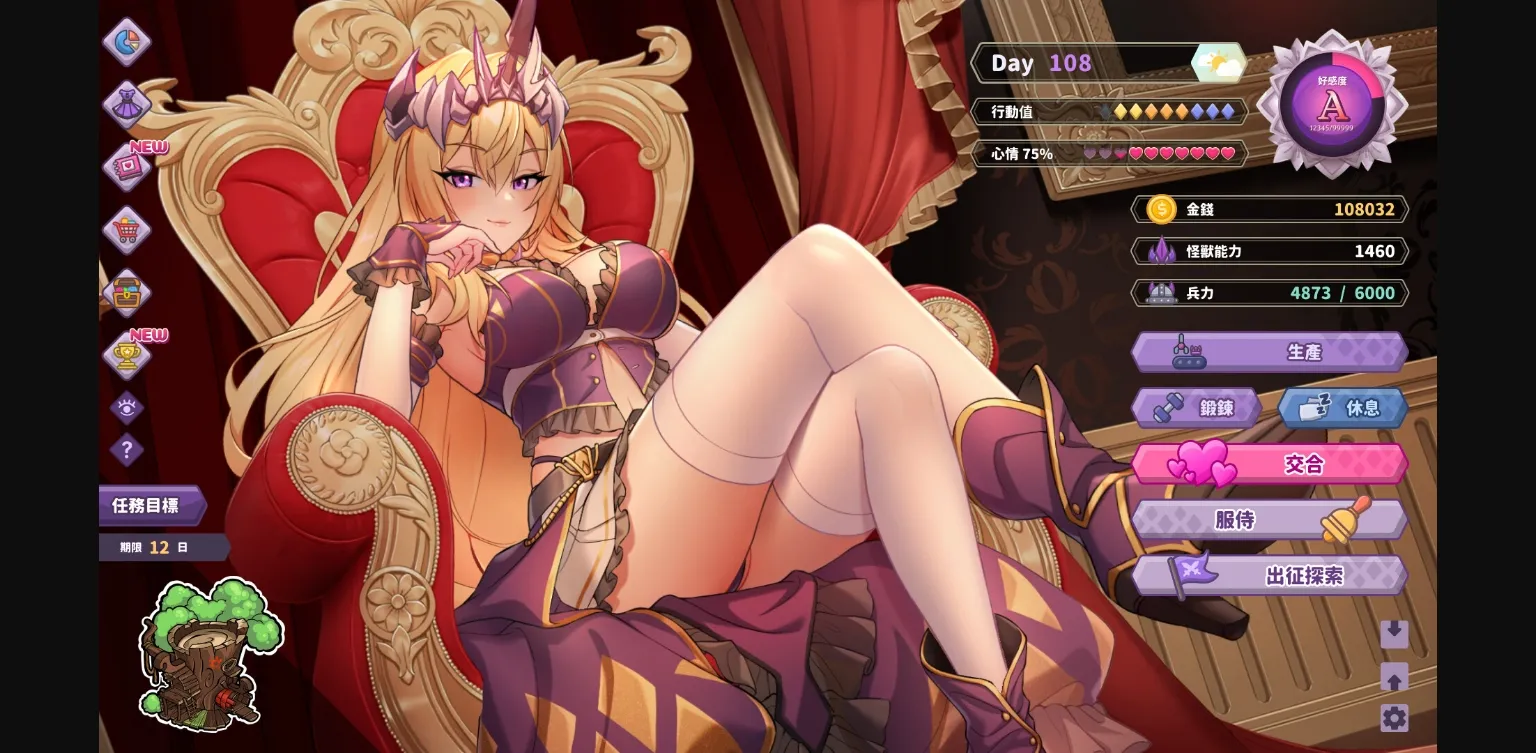Open the question mark help icon

pyautogui.click(x=127, y=451)
